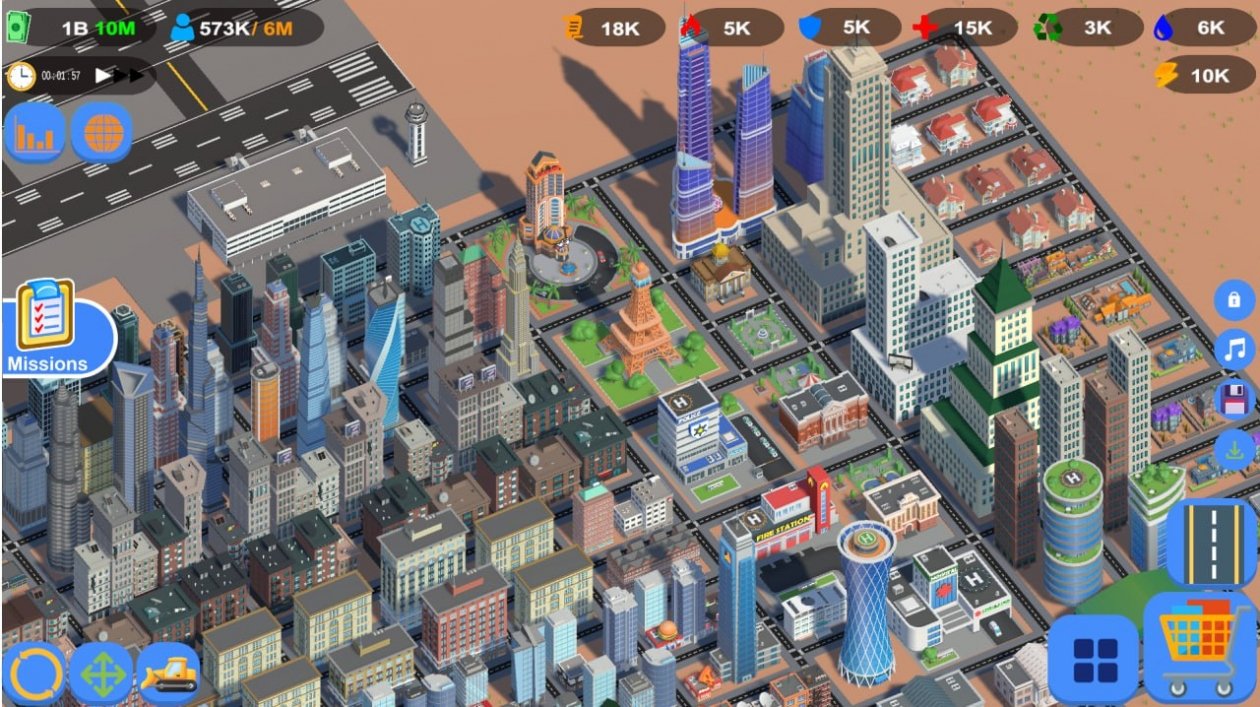Save the game with floppy disk icon
Viewport: 1260px width, 707px height.
tap(1235, 399)
